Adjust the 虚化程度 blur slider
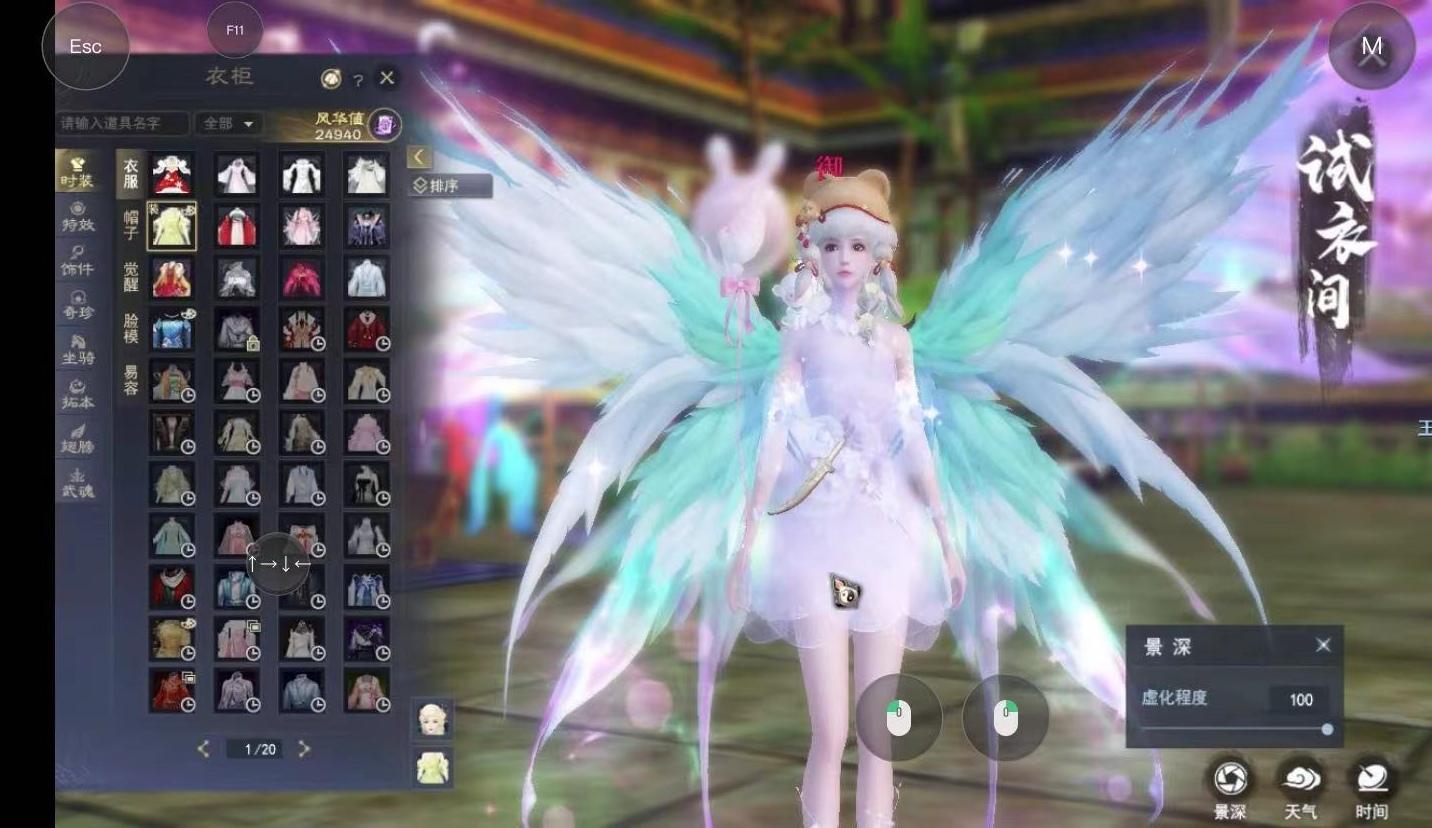1432x828 pixels. [1327, 730]
